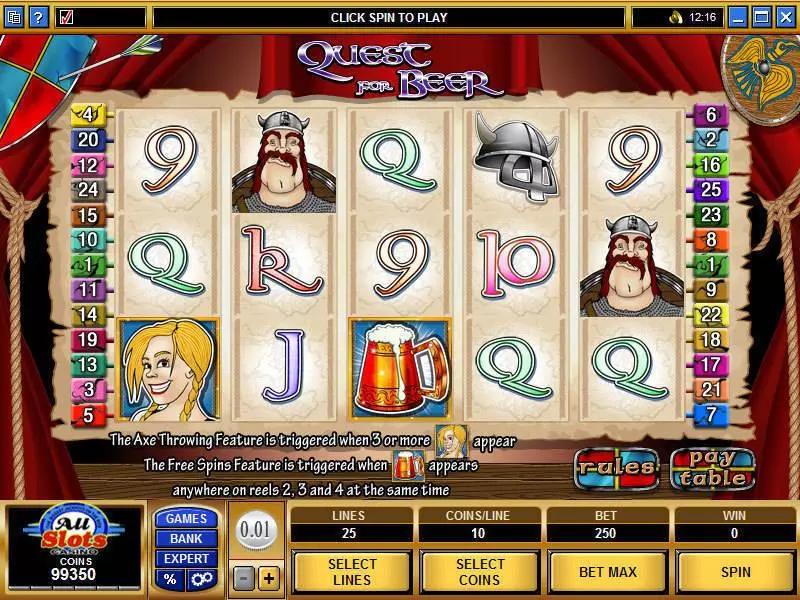Show the game rules
800x600 pixels.
[x=615, y=467]
